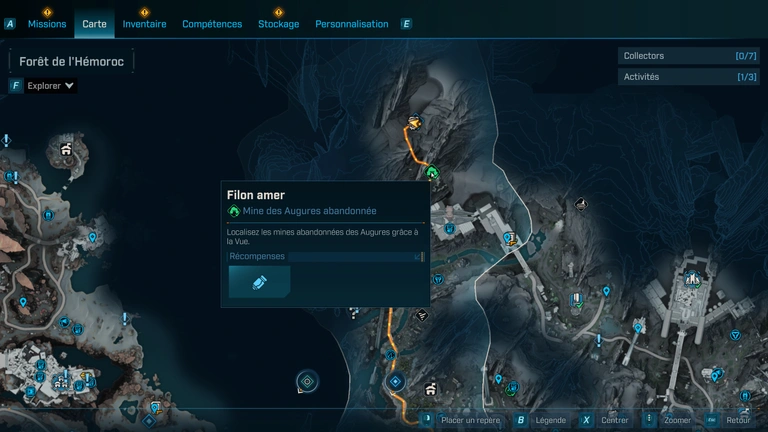Show the Activités tracker entry
The width and height of the screenshot is (768, 432).
pos(688,77)
